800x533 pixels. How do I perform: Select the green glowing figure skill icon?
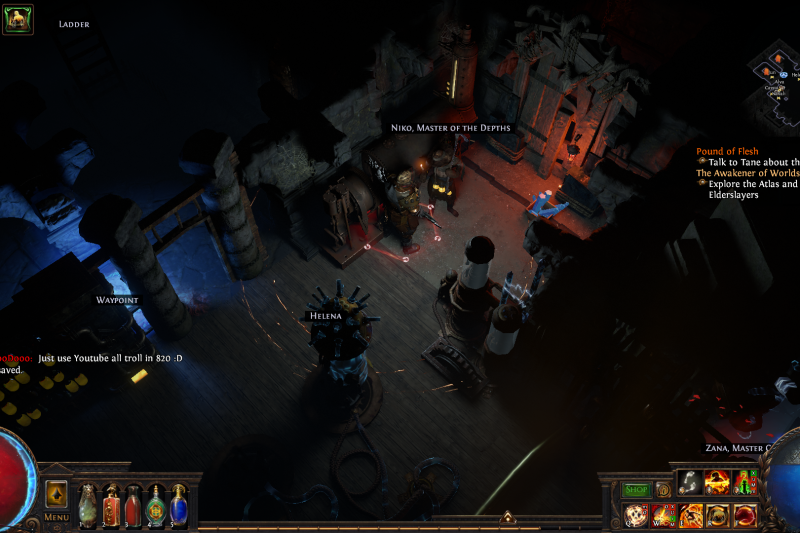(x=744, y=483)
